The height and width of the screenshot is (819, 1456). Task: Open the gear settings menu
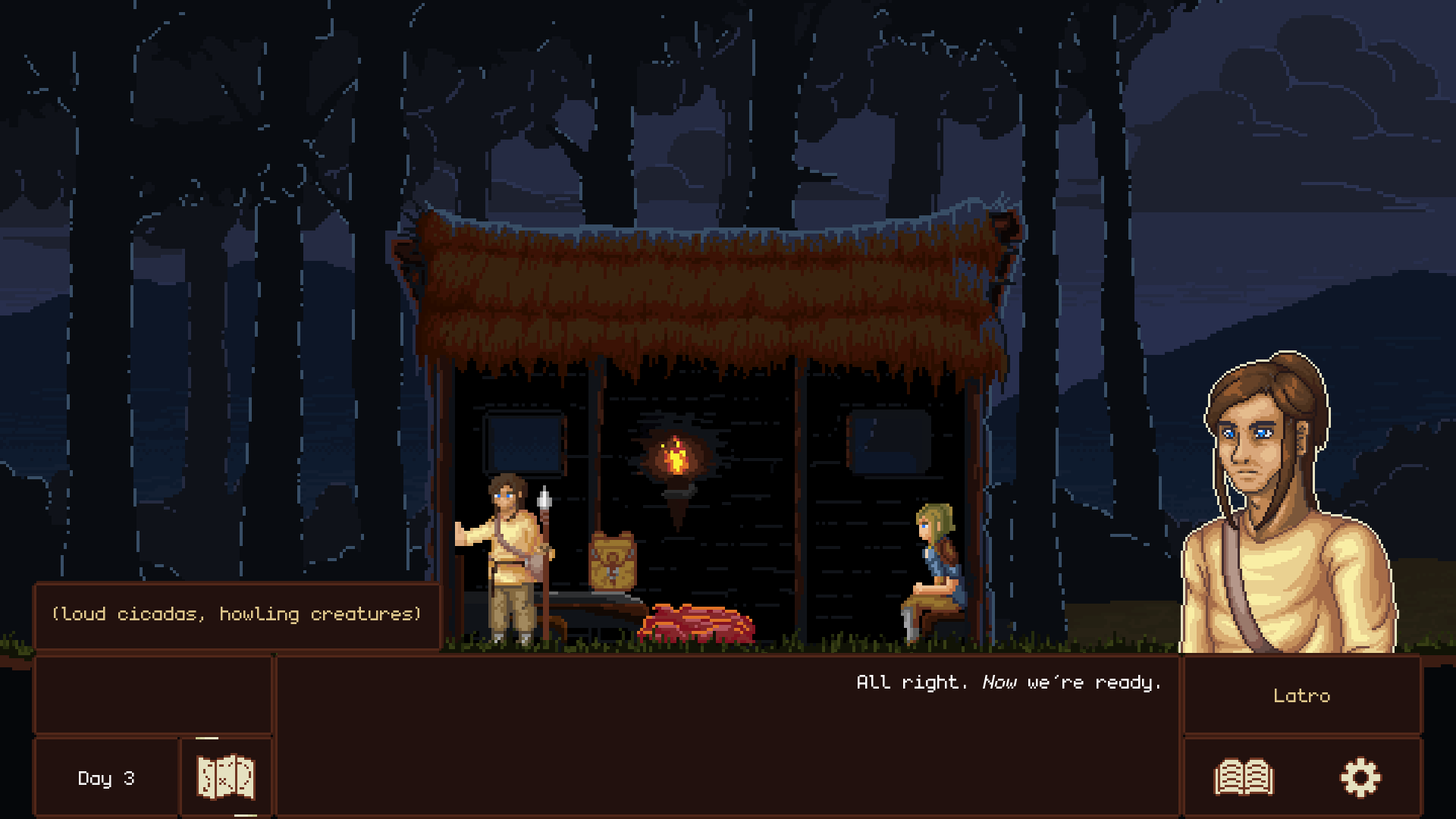pos(1360,778)
